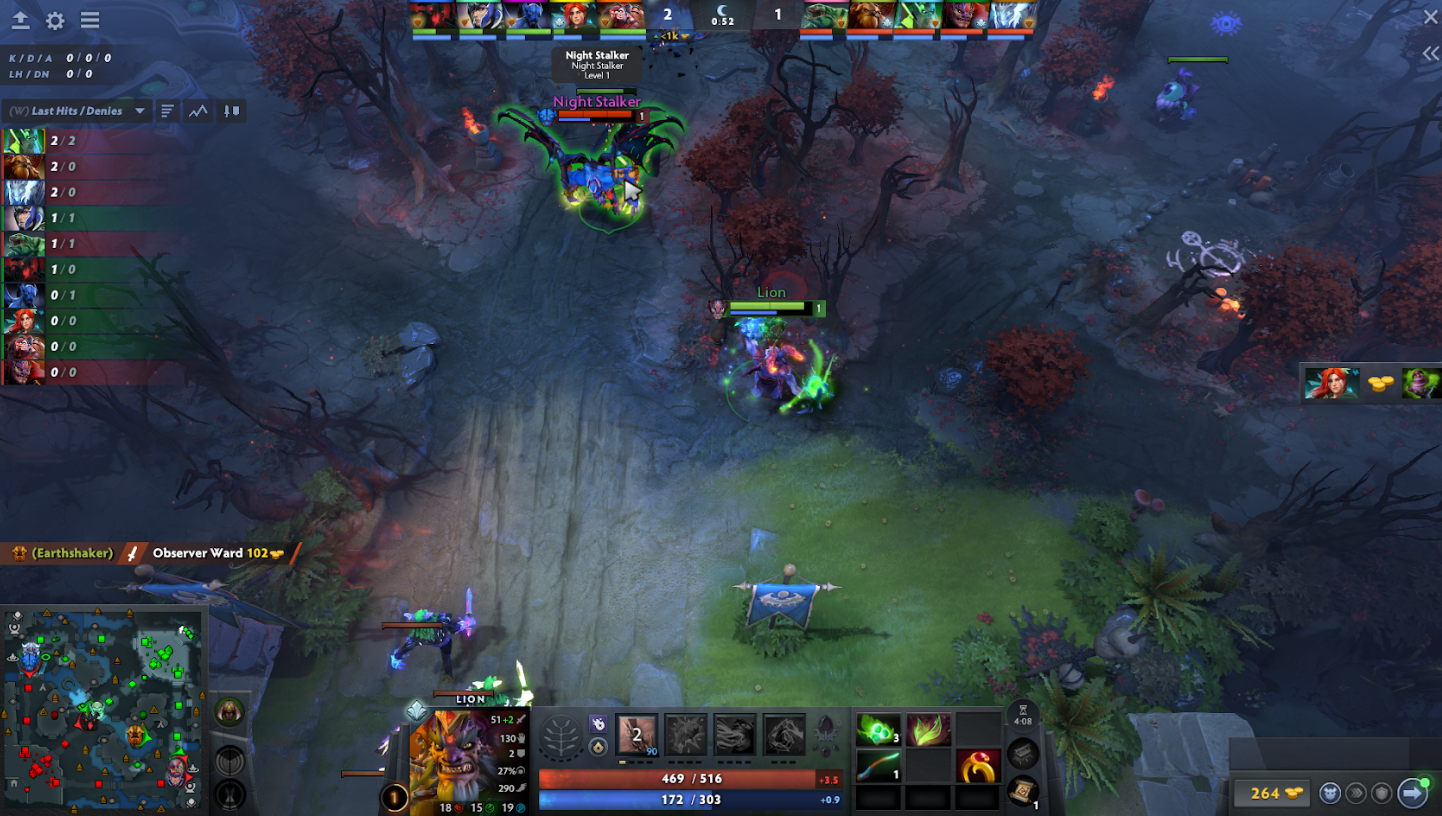Open the sword and shield items view
Image resolution: width=1442 pixels, height=816 pixels.
231,111
